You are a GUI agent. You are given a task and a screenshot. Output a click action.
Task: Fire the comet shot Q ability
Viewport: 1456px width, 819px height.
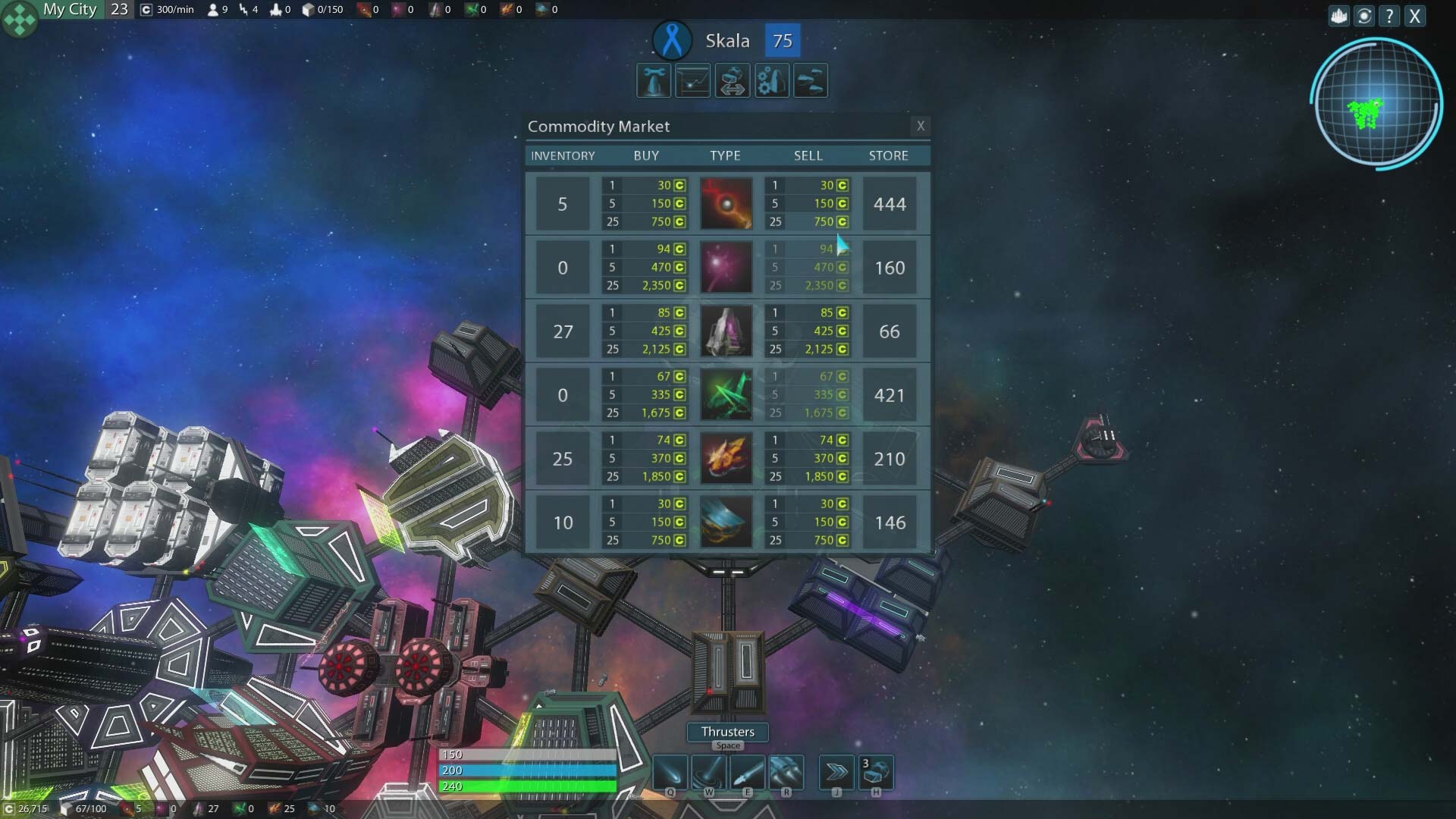[670, 773]
